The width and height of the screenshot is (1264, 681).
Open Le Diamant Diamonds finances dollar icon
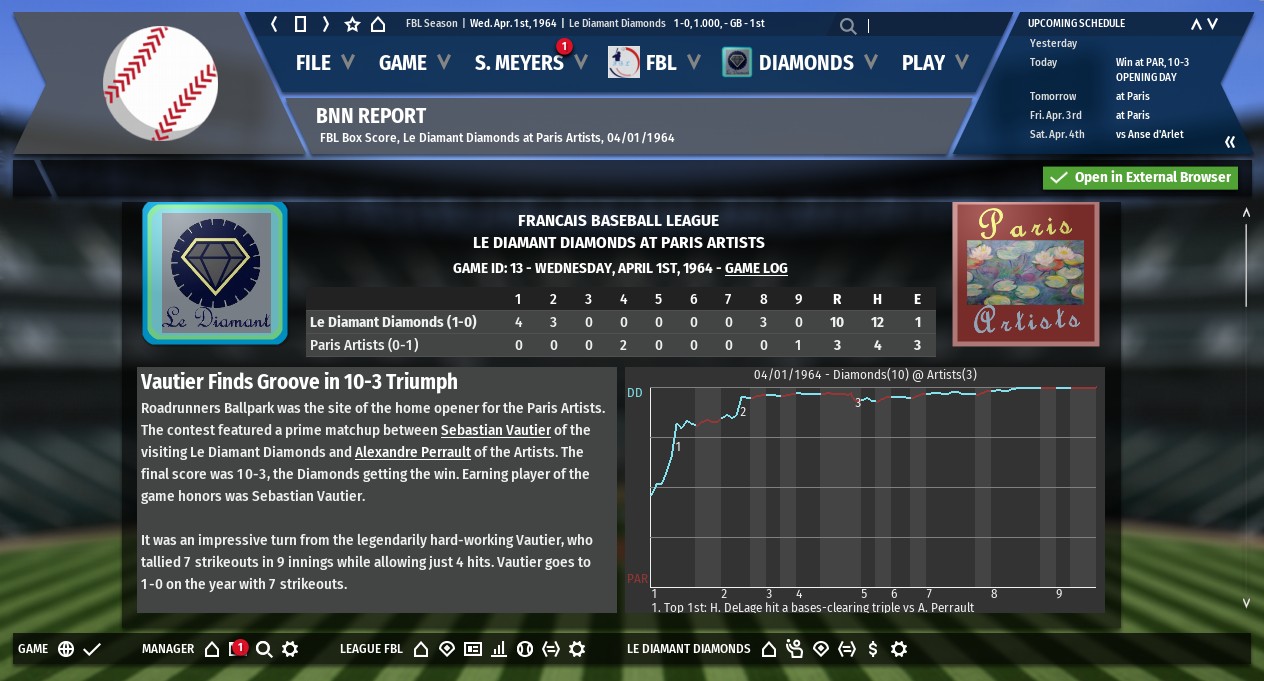(873, 649)
